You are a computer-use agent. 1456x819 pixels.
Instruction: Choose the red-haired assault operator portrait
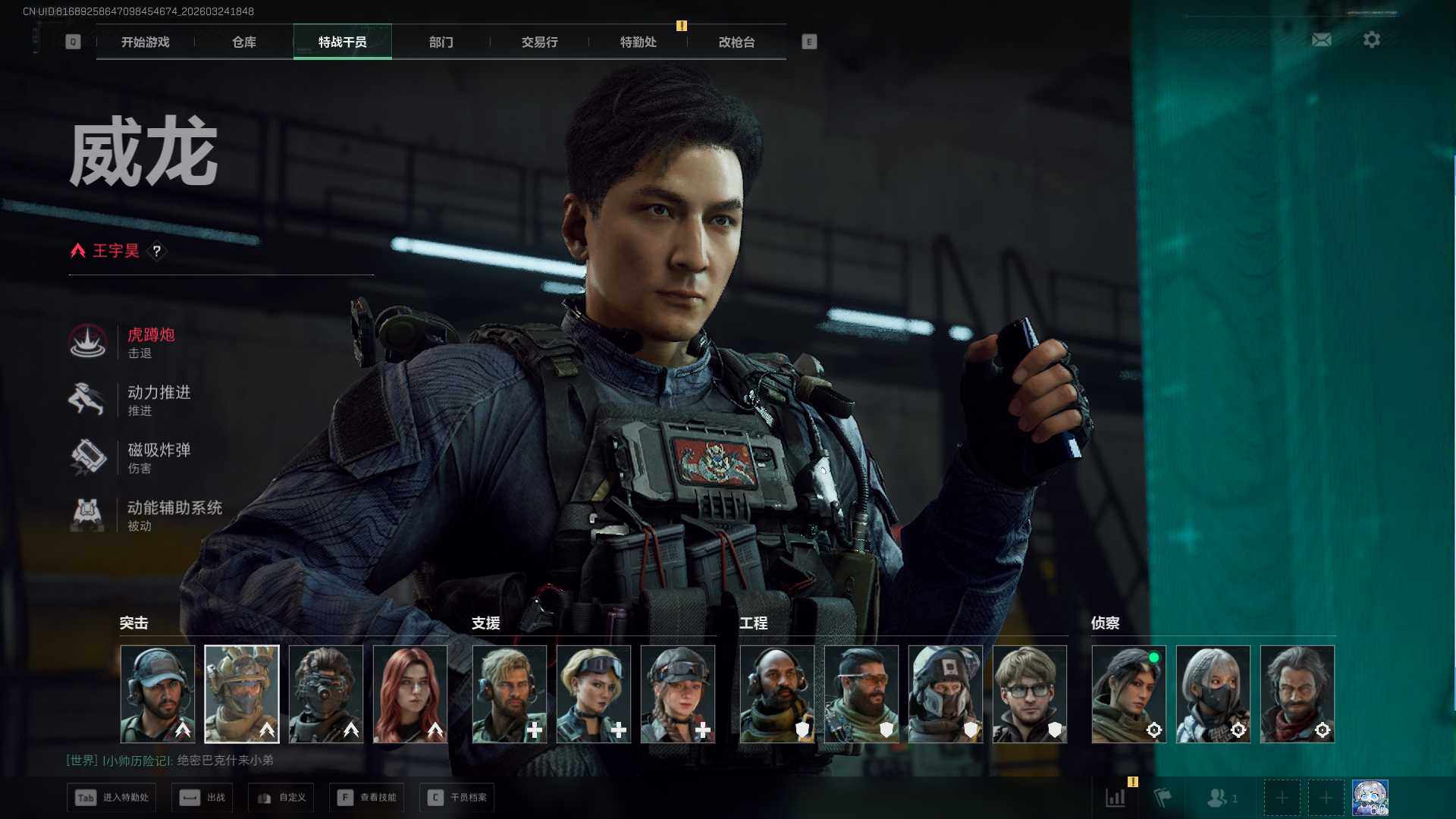point(410,694)
